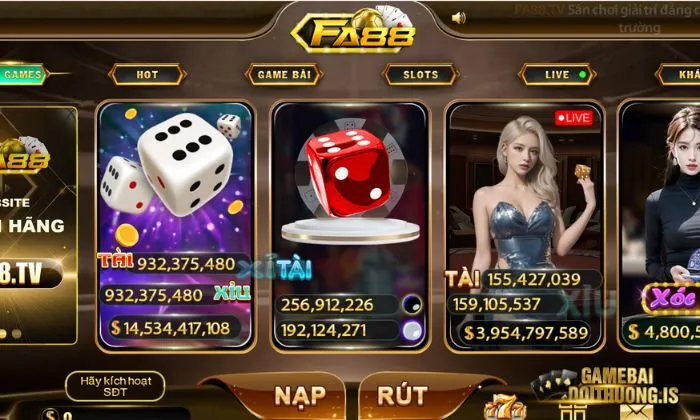
Task: Toggle the sound speaker icon
Action: pos(459,17)
